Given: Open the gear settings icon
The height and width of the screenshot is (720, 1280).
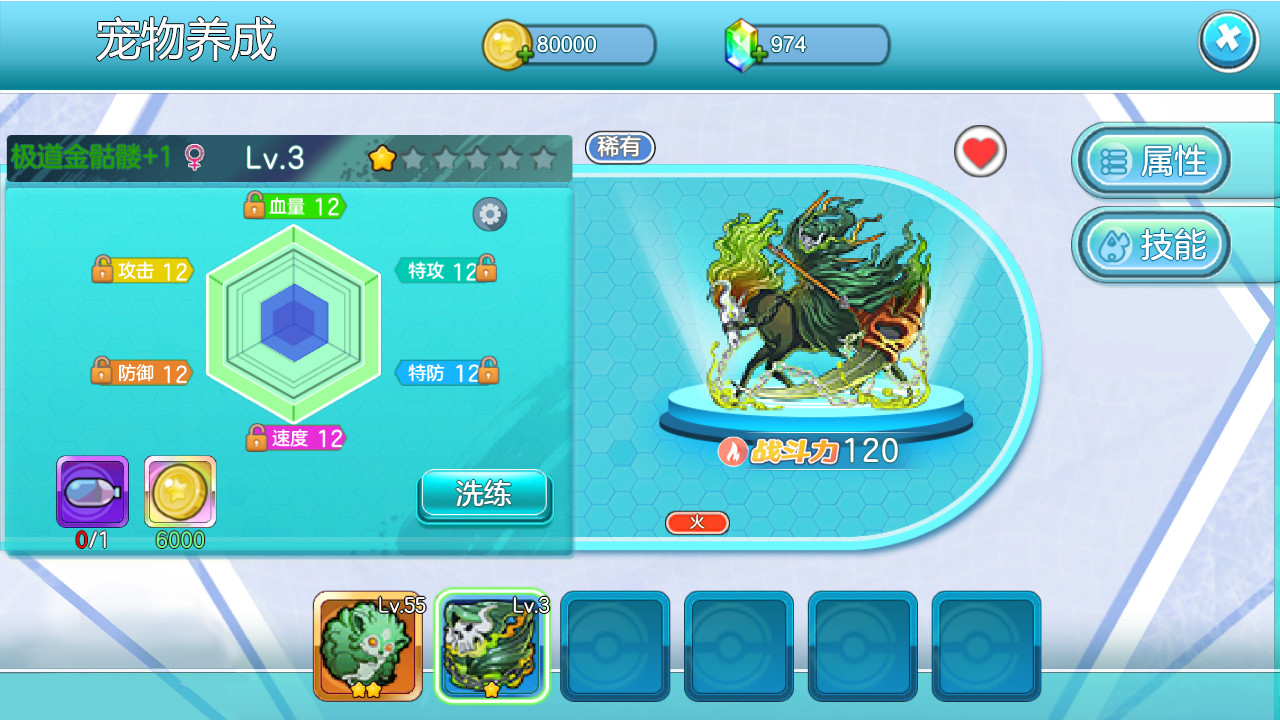Looking at the screenshot, I should point(489,213).
